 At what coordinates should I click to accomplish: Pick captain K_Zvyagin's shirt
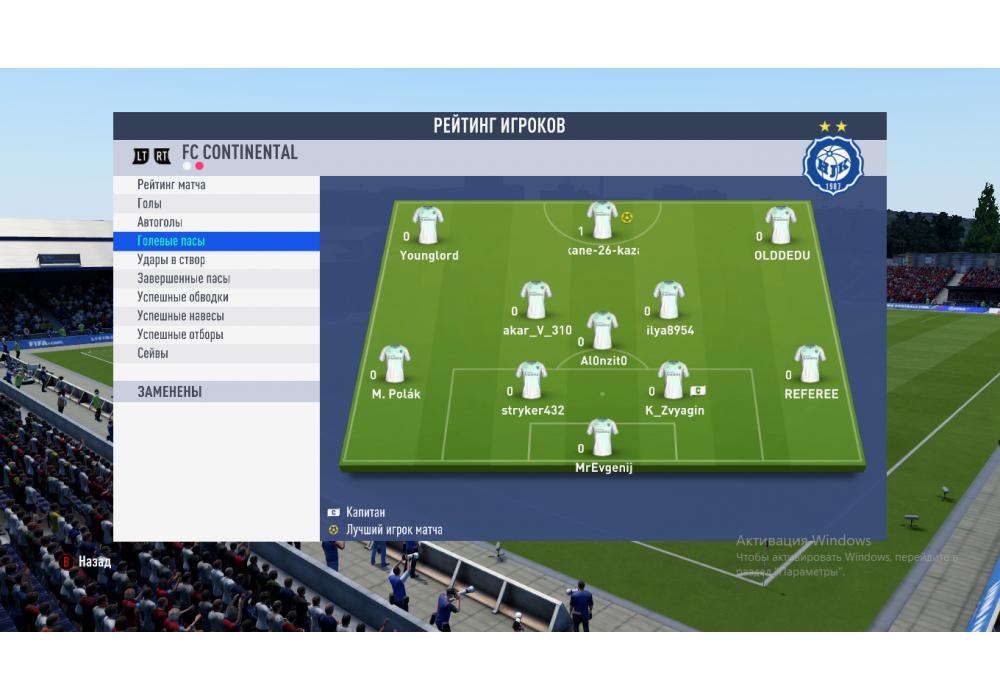(x=673, y=380)
